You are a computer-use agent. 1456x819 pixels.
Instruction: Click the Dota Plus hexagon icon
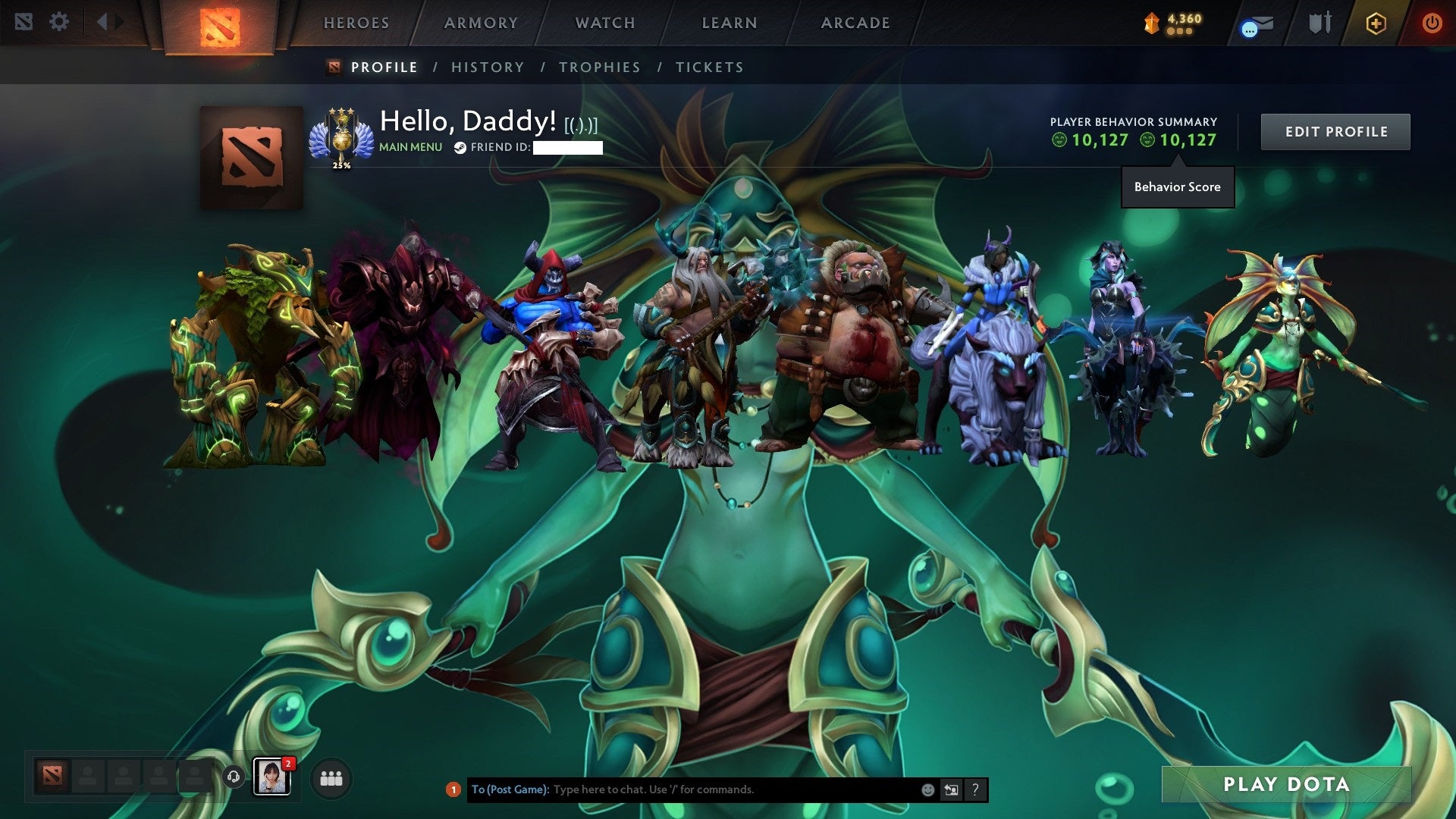tap(1376, 23)
